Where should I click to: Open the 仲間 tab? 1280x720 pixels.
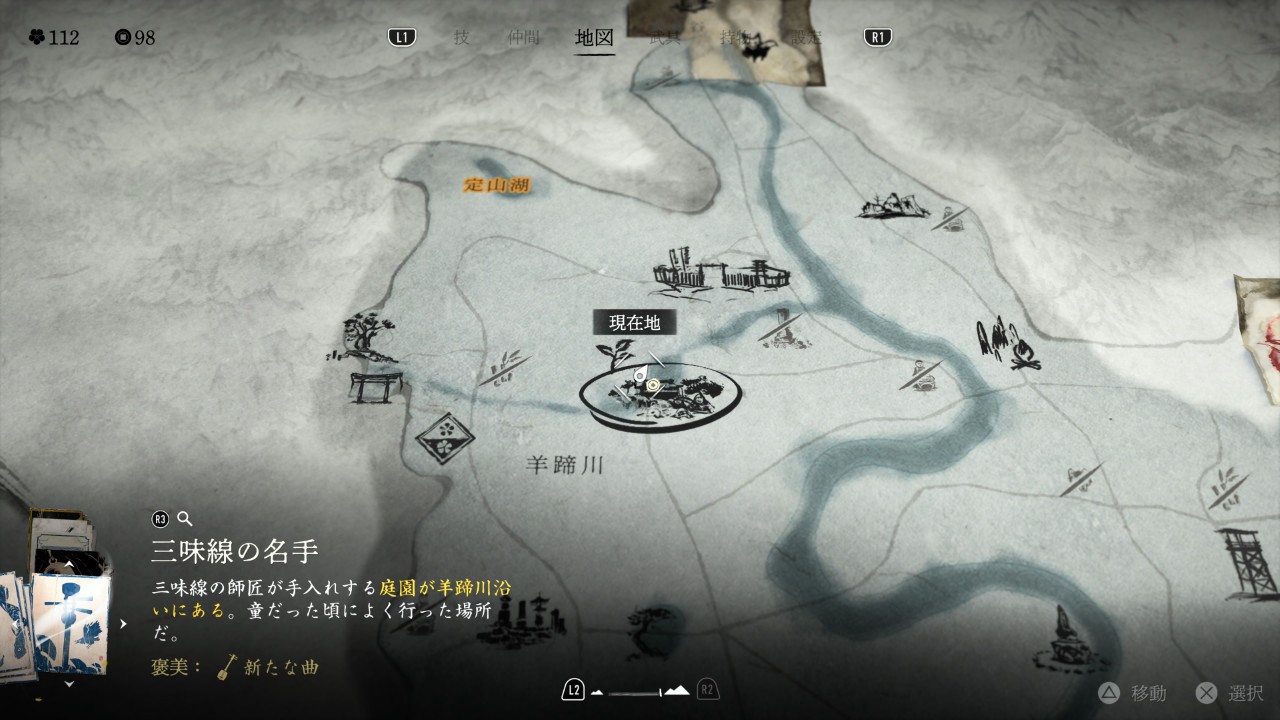click(523, 38)
